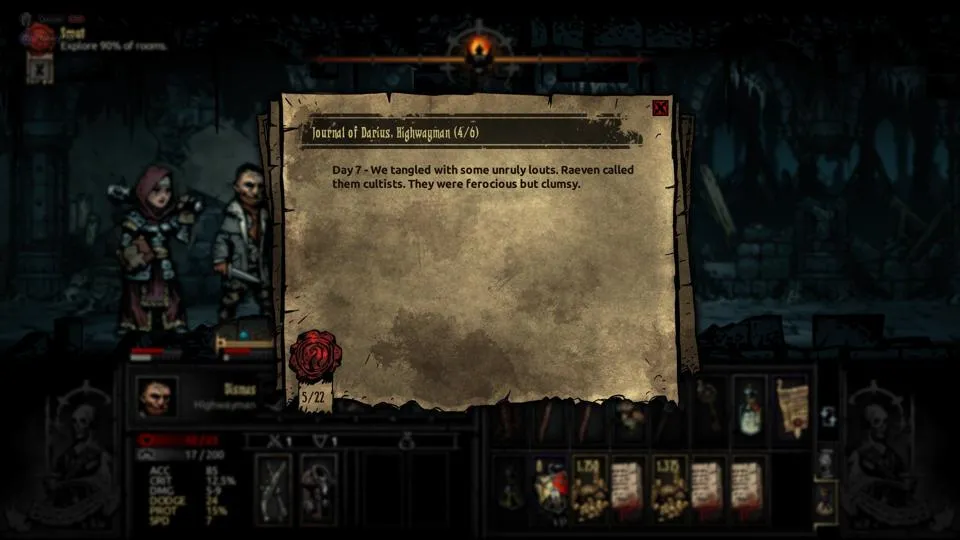Image resolution: width=960 pixels, height=540 pixels.
Task: Select Dismas the Highwayman portrait
Action: [157, 397]
